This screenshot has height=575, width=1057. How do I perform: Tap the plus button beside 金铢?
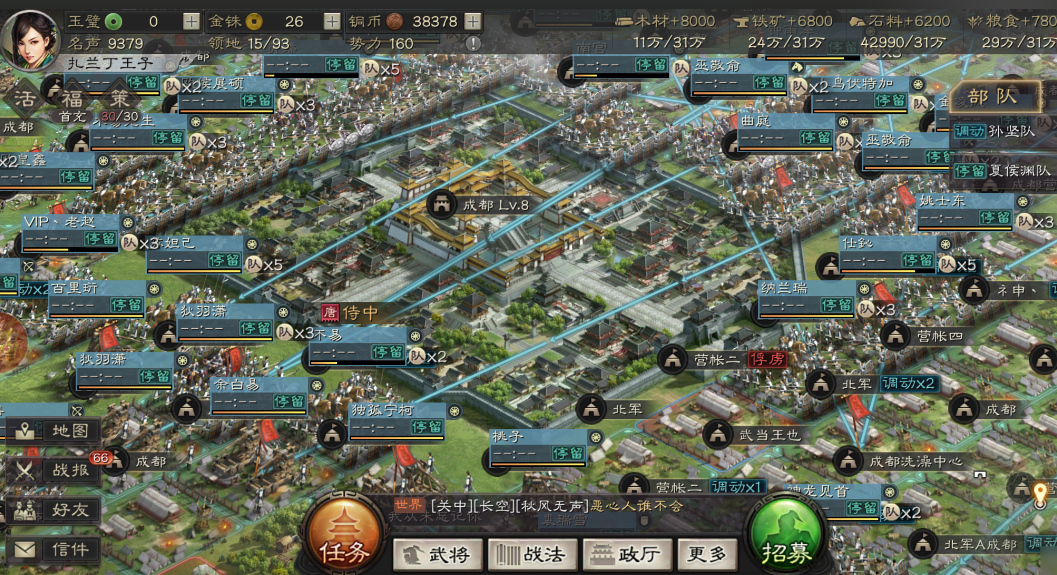point(331,21)
